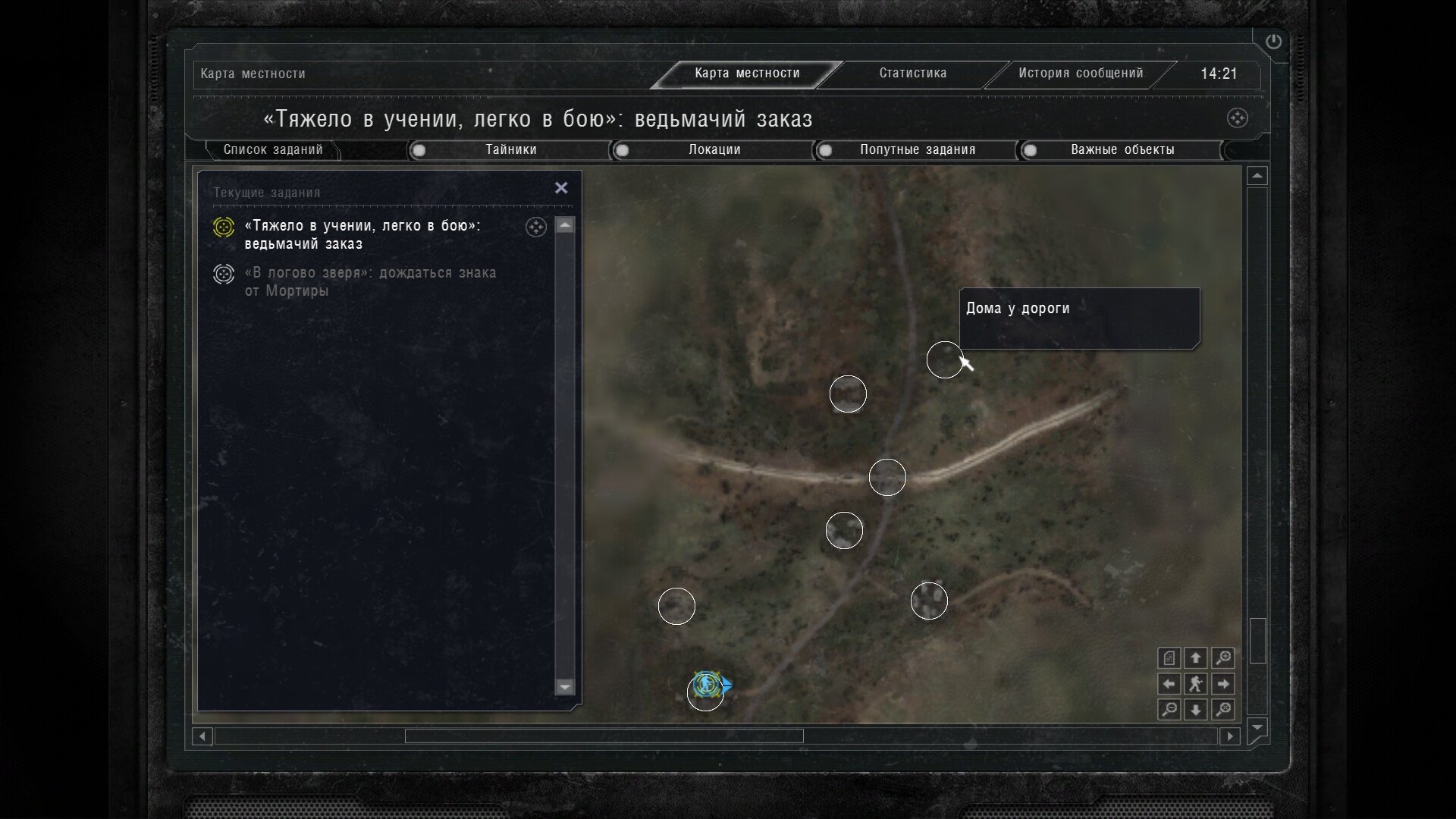This screenshot has height=819, width=1456.
Task: Zoom in the map with plus magnifier
Action: [x=1222, y=657]
